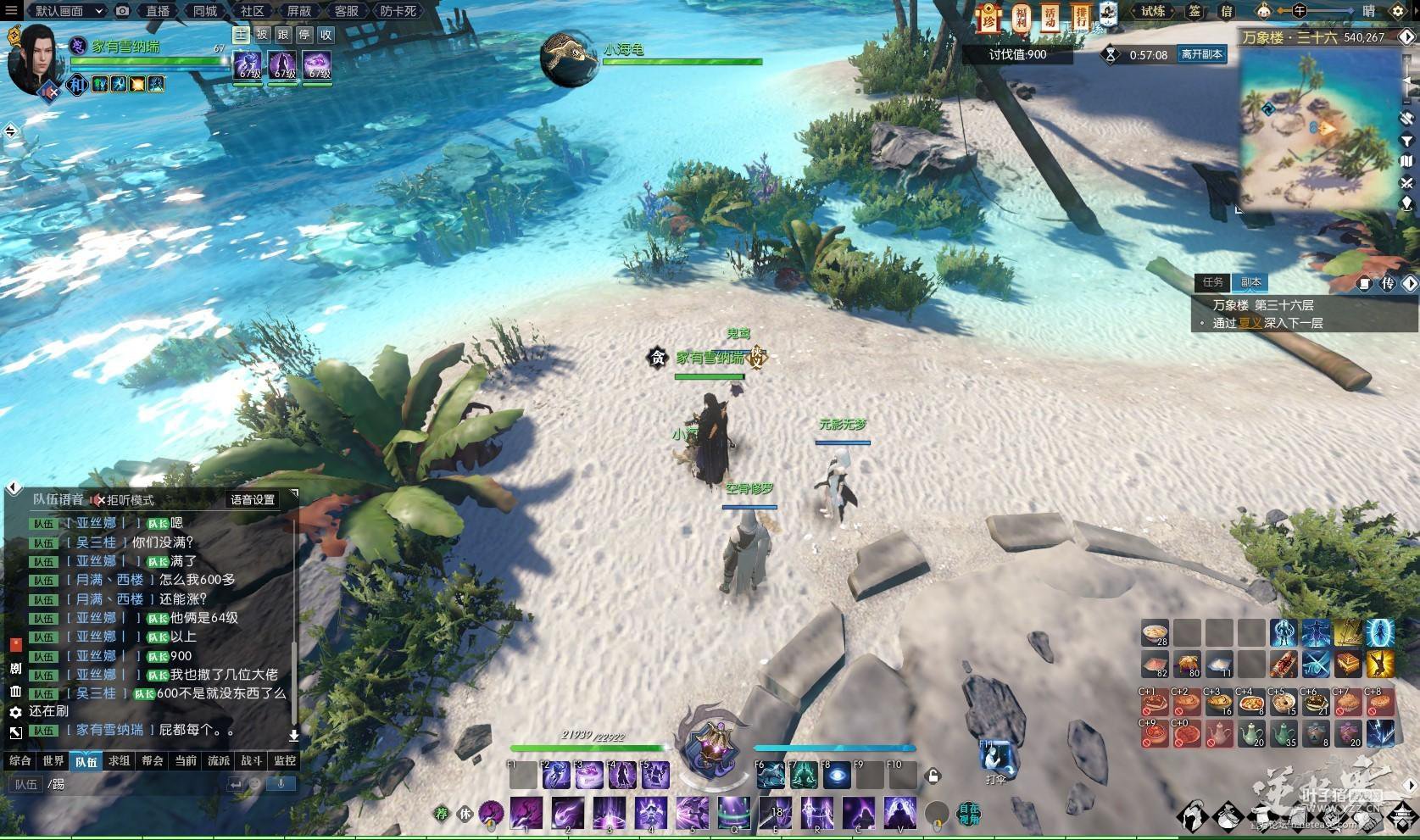Click the camera screenshot icon
The width and height of the screenshot is (1420, 840).
tap(123, 11)
